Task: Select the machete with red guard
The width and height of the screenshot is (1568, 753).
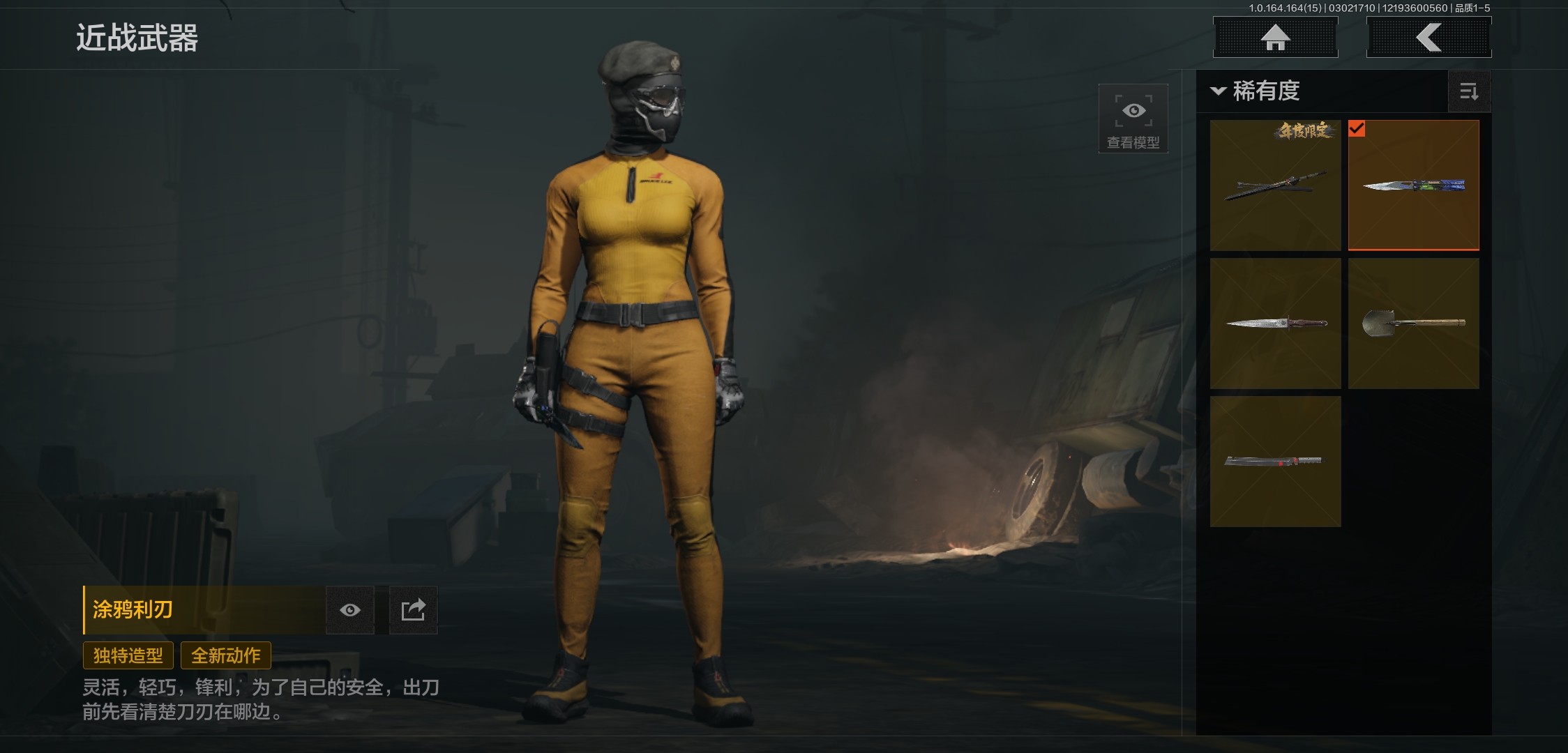Action: pos(1275,462)
